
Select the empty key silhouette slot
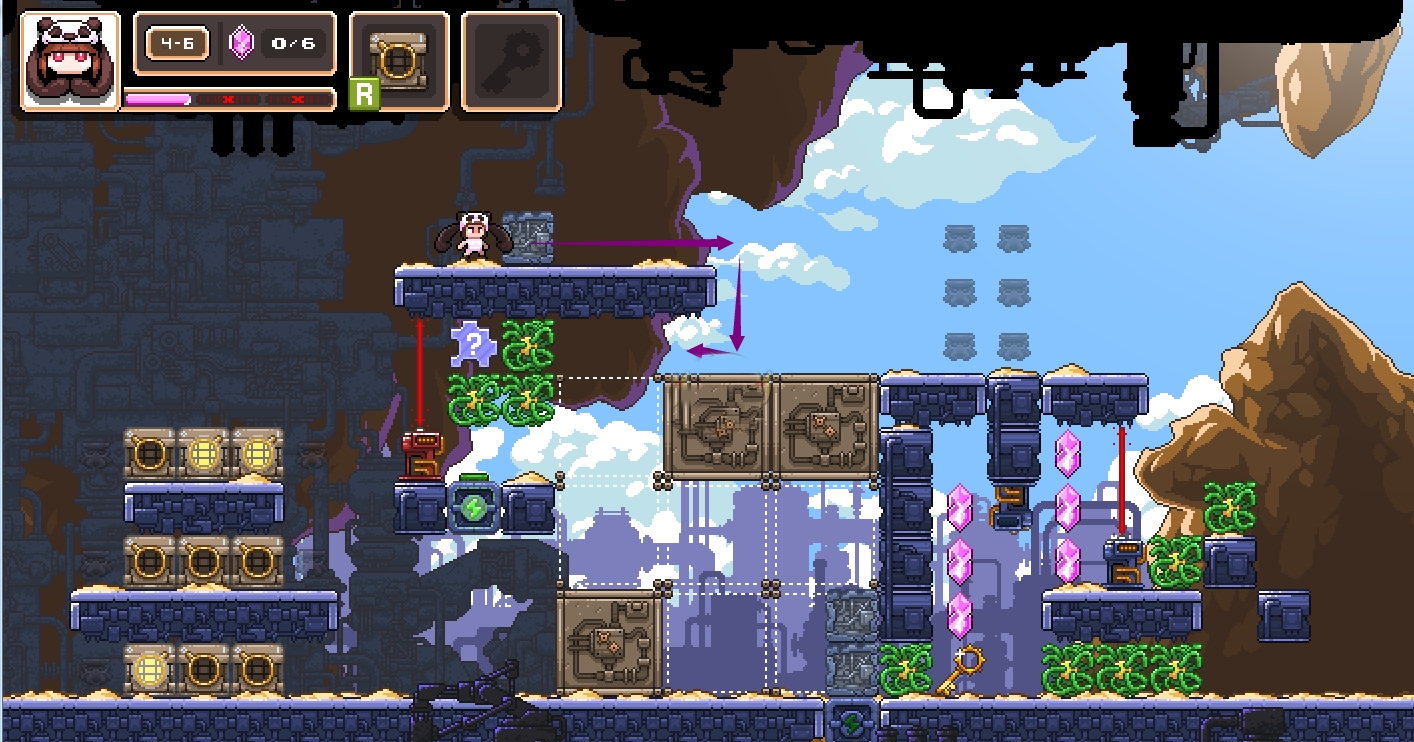pos(511,60)
